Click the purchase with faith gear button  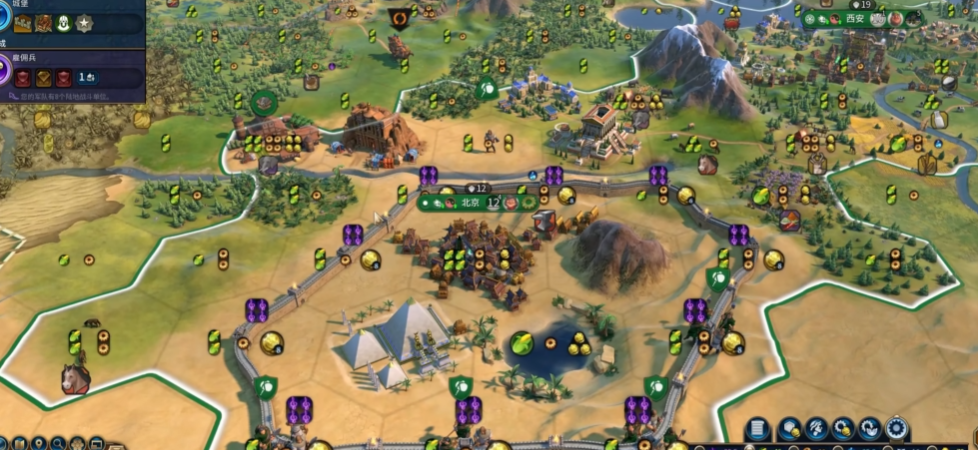870,430
